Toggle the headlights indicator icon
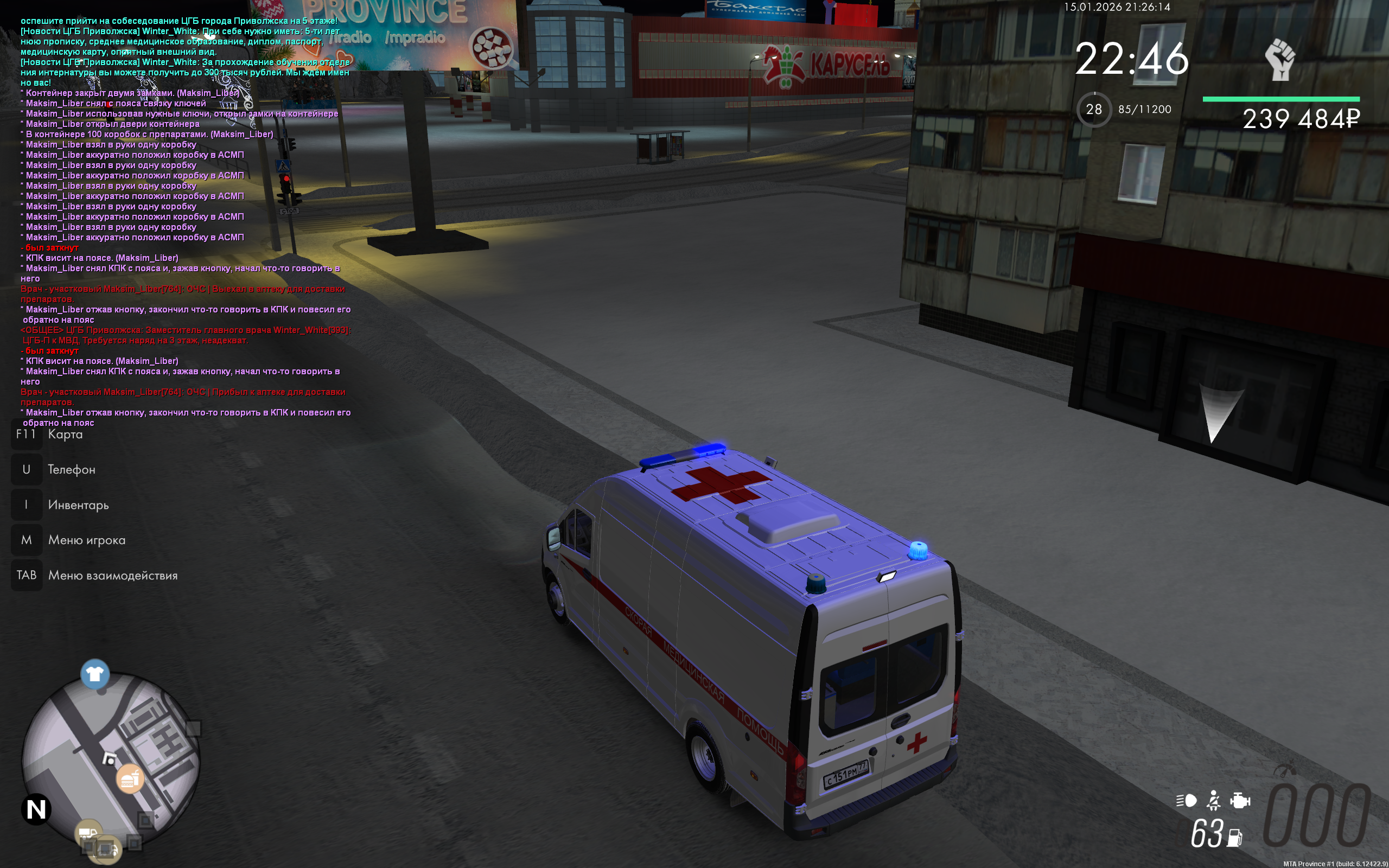The image size is (1389, 868). pyautogui.click(x=1187, y=800)
